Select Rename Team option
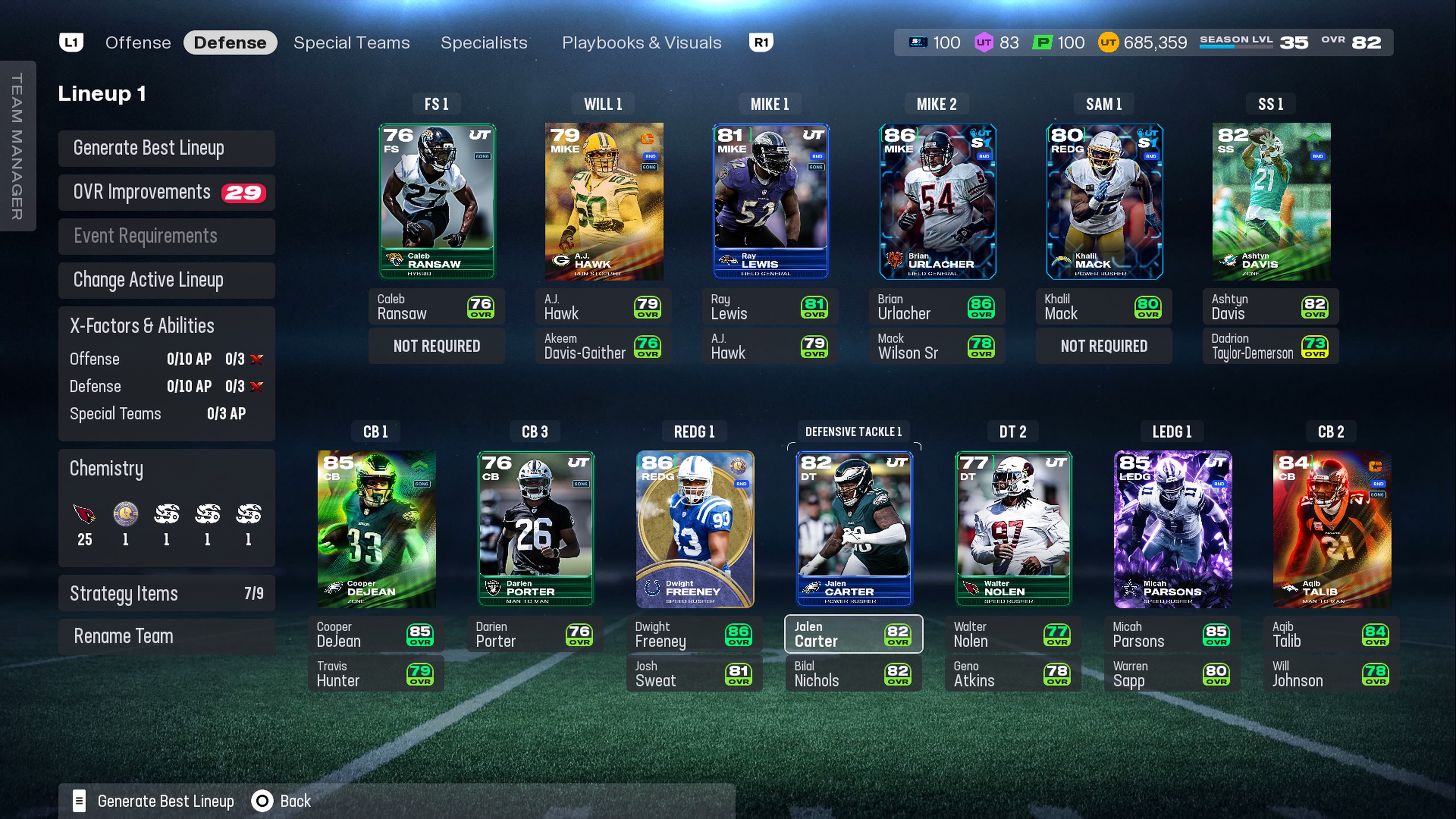The width and height of the screenshot is (1456, 819). 166,636
